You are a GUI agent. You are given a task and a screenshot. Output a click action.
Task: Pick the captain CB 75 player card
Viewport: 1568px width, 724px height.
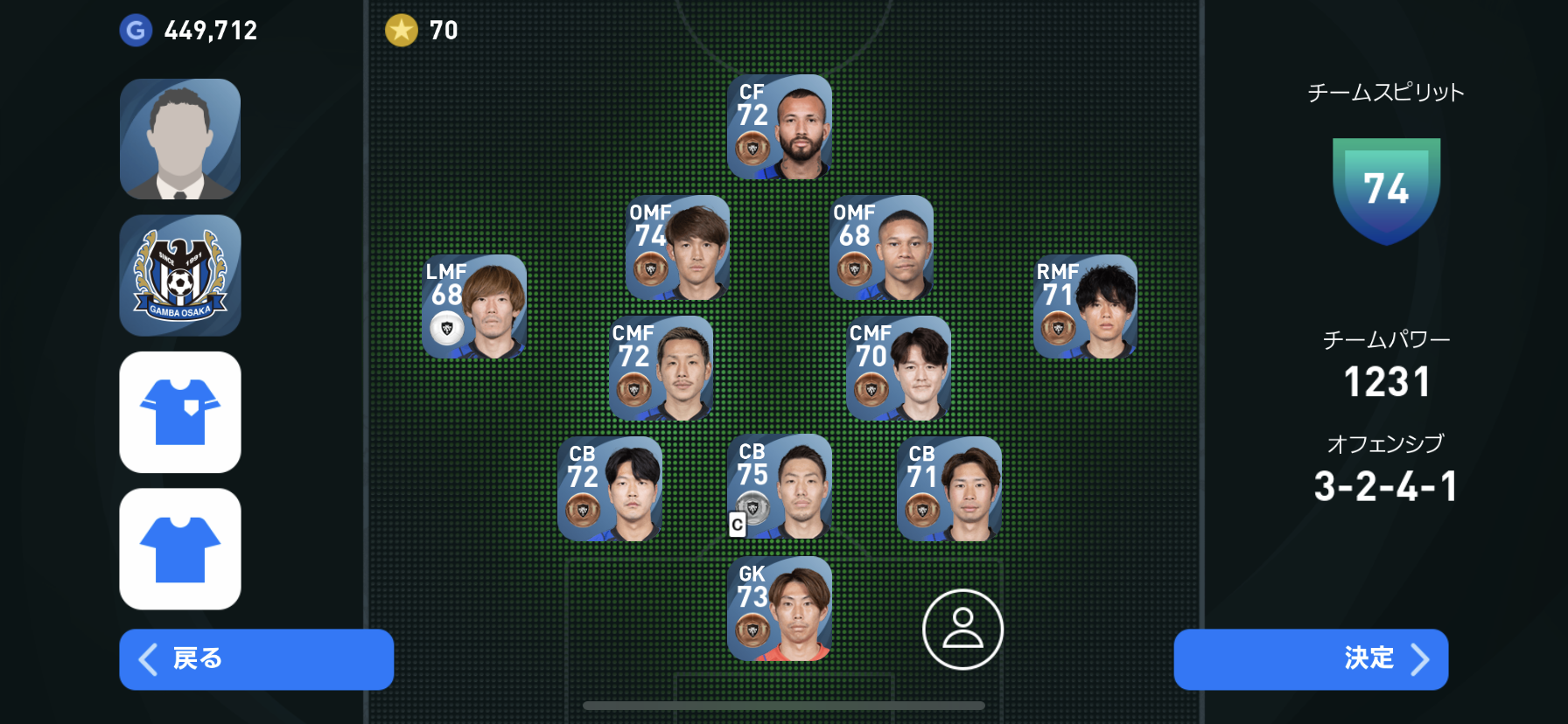(x=780, y=487)
